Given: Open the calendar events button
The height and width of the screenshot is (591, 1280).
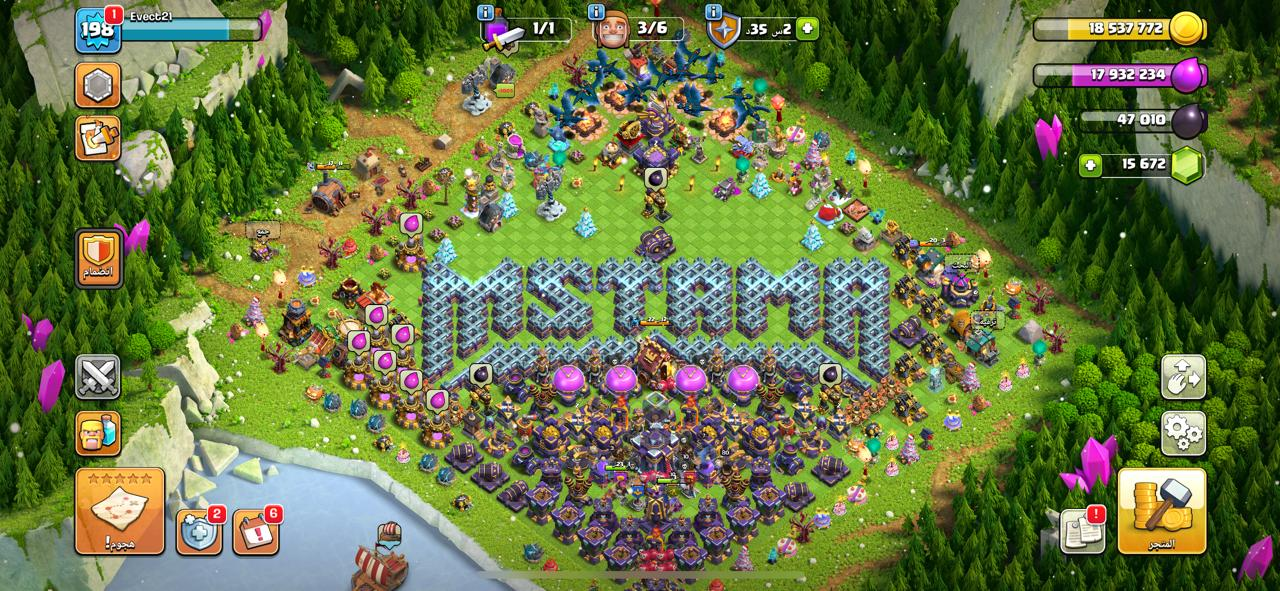Looking at the screenshot, I should tap(256, 530).
